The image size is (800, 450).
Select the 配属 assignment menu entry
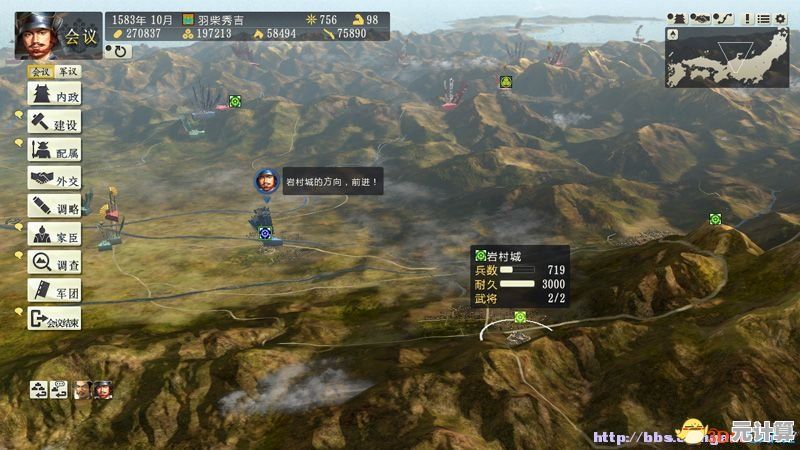(55, 152)
